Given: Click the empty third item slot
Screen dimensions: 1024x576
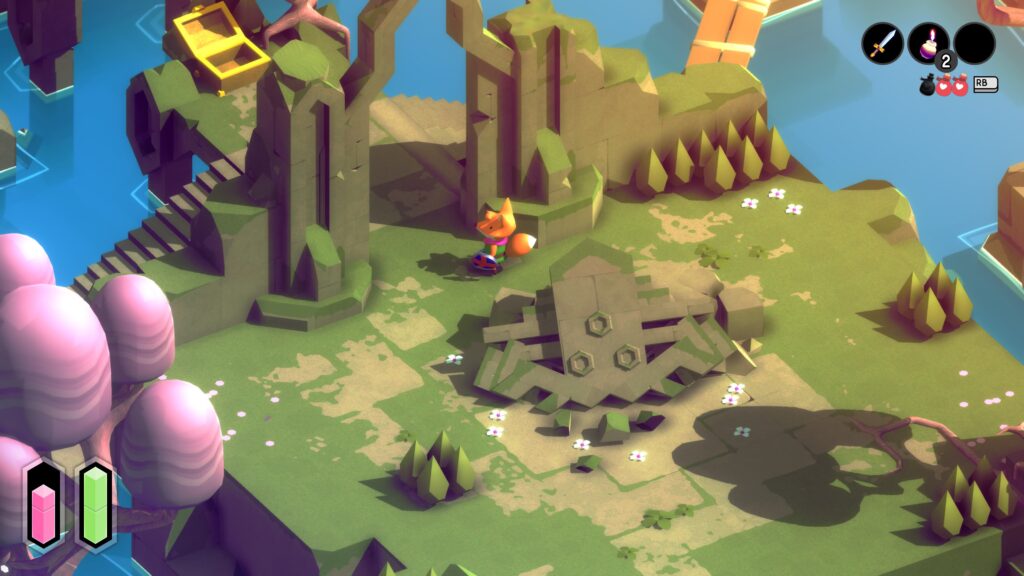Looking at the screenshot, I should [974, 43].
